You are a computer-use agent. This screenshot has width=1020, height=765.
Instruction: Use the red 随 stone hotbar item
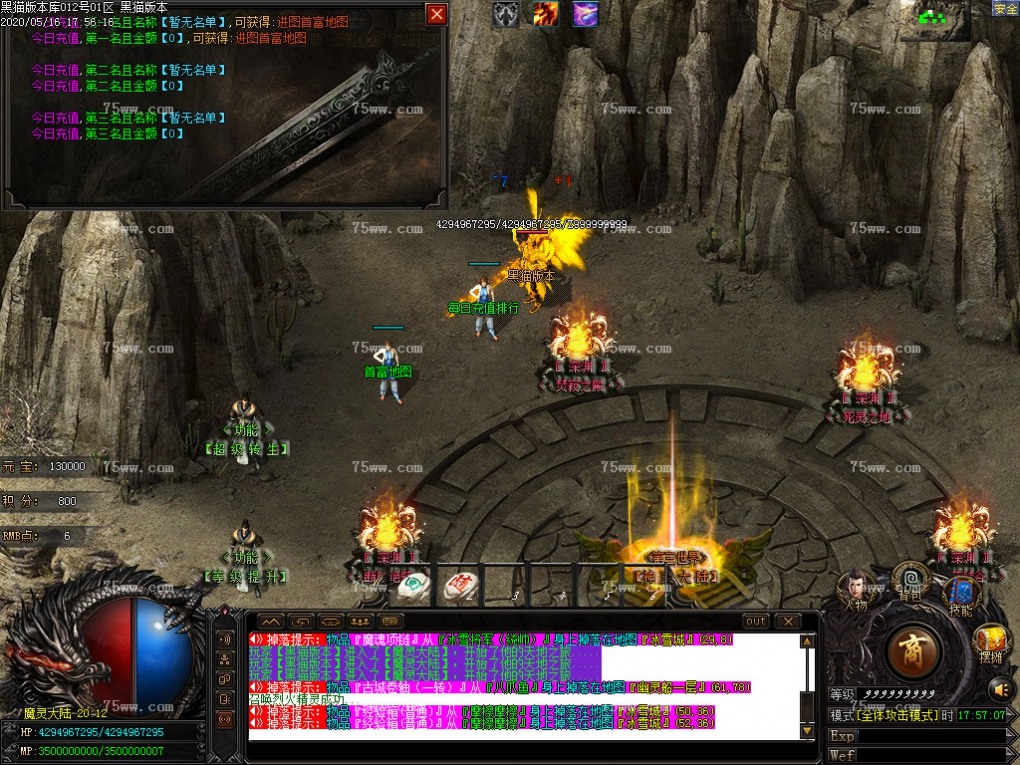(x=458, y=586)
